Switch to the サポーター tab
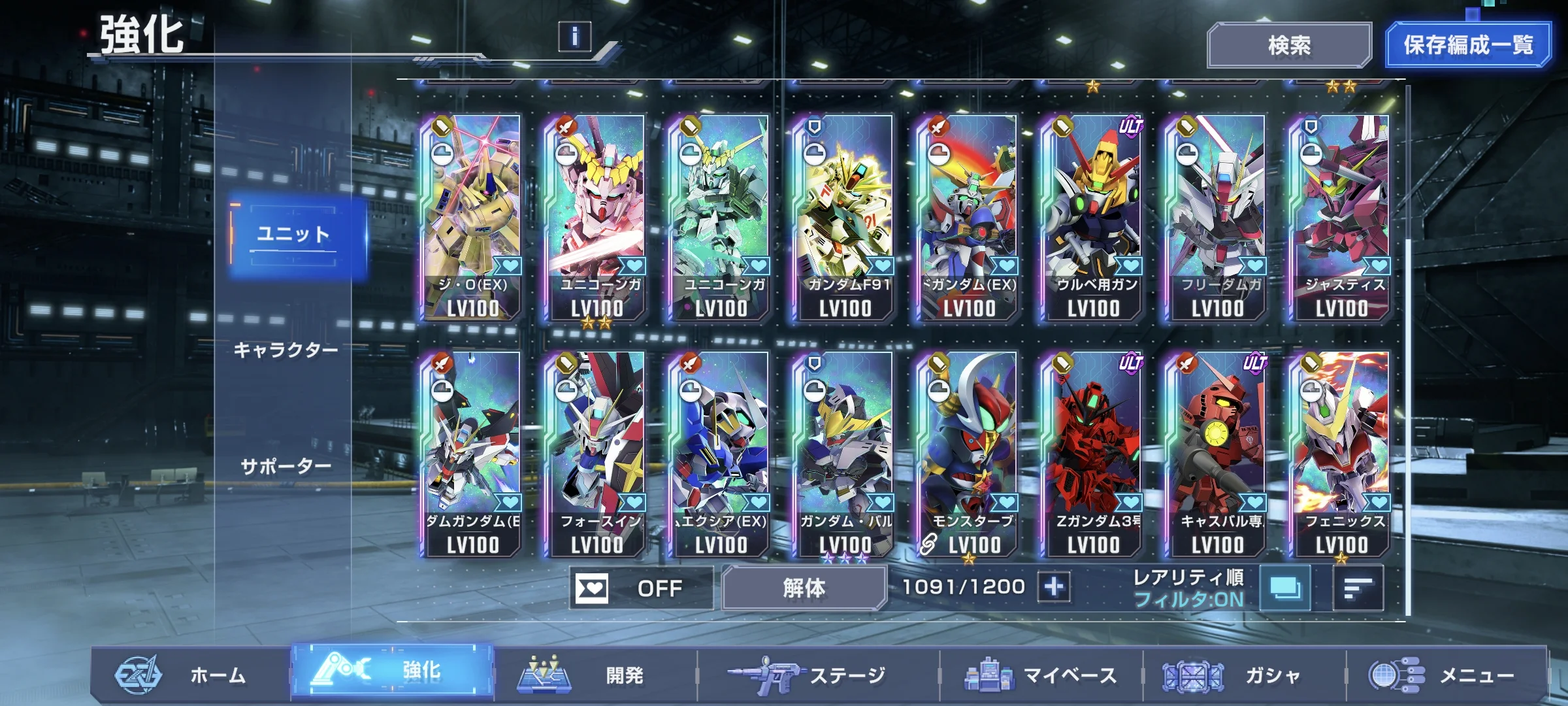 click(286, 467)
